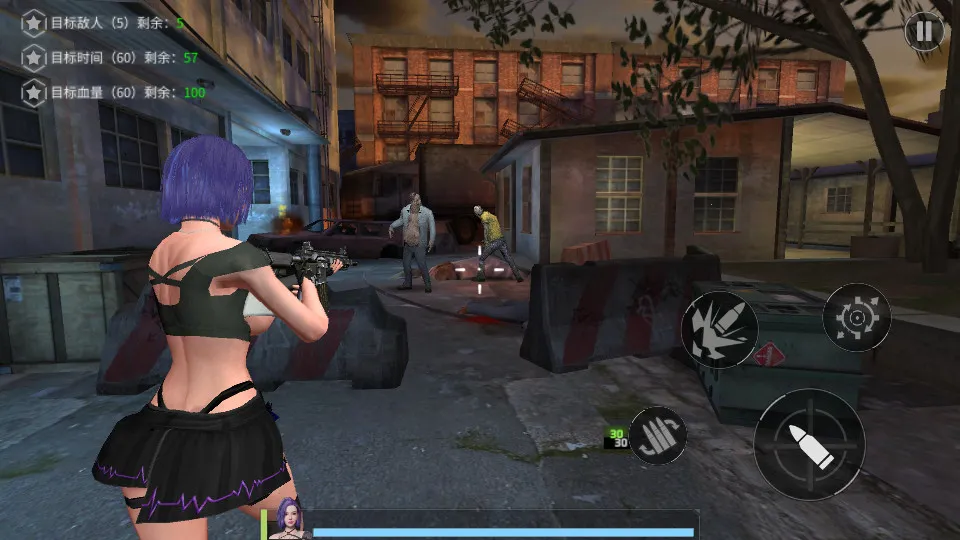Activate the bullet burst skill

coord(719,329)
